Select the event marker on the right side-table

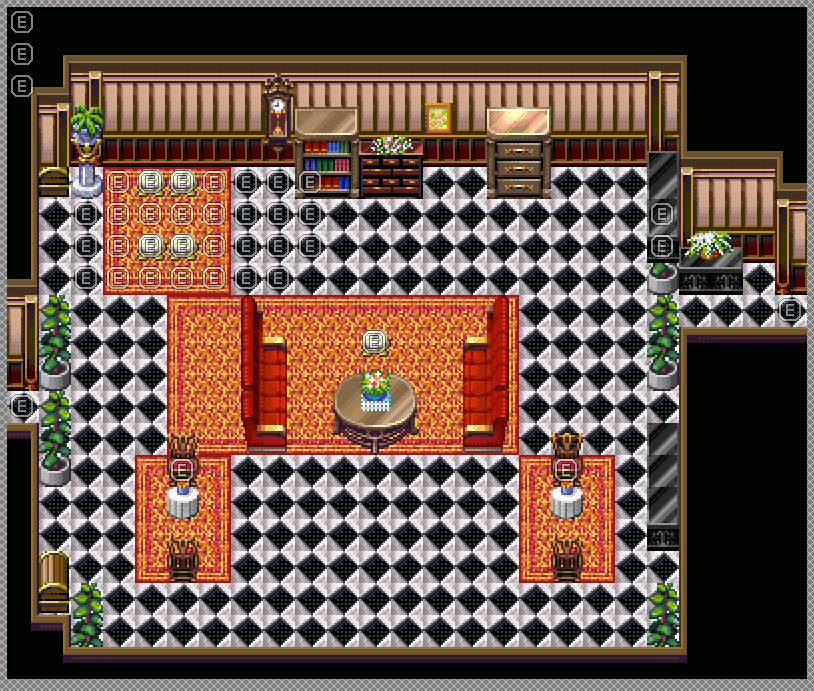tap(566, 469)
